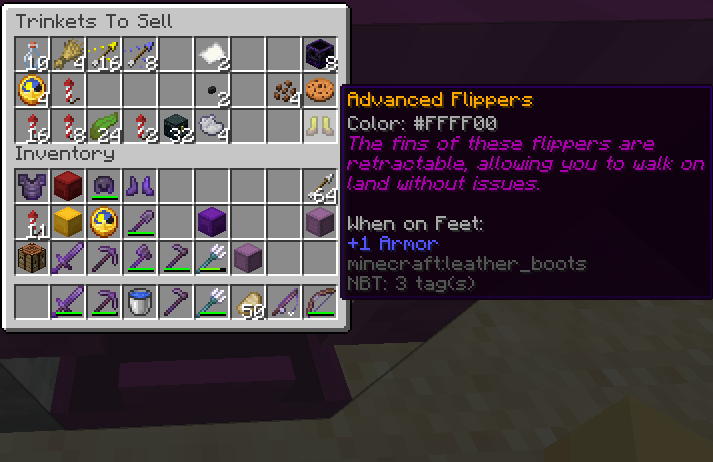Image resolution: width=713 pixels, height=462 pixels.
Task: Take the arrow stack of 64
Action: point(320,185)
